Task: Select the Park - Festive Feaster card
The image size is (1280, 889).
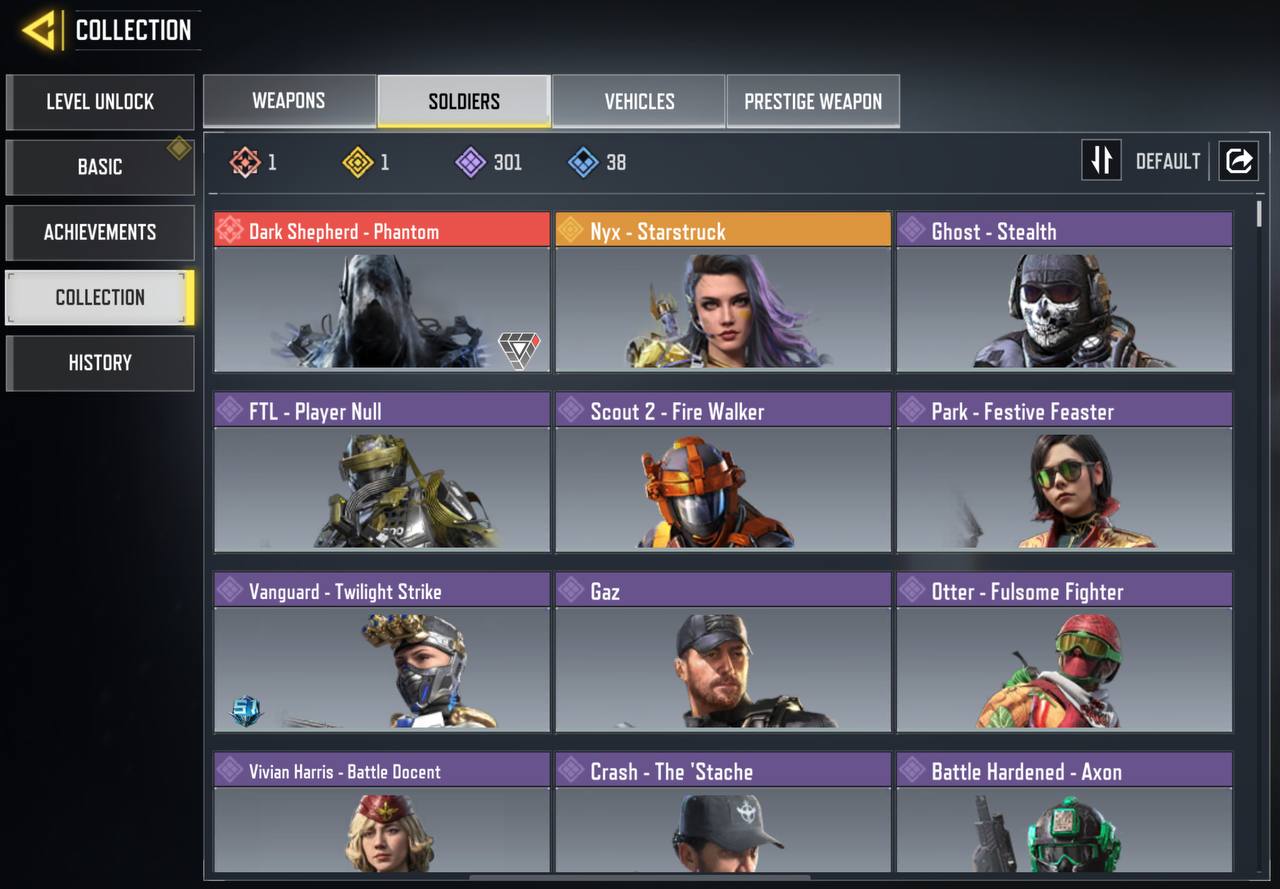Action: (1064, 471)
